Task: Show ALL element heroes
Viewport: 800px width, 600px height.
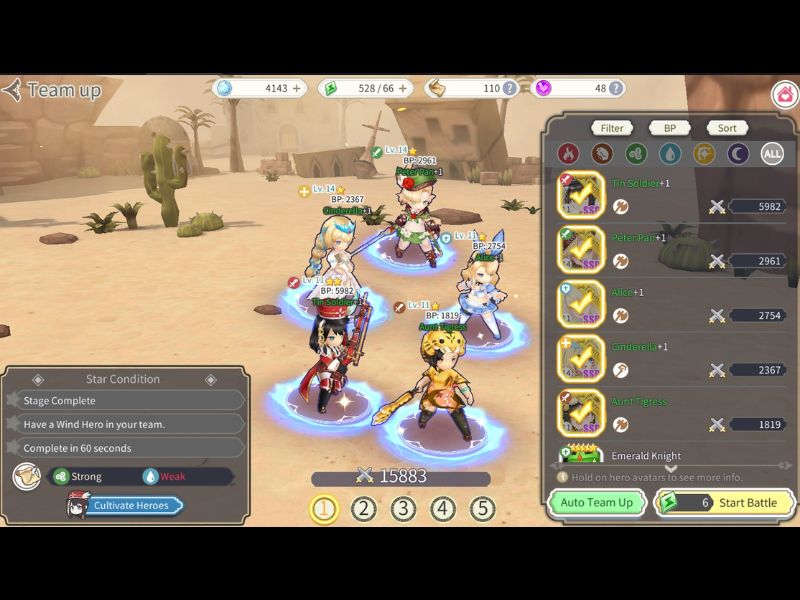Action: point(772,154)
